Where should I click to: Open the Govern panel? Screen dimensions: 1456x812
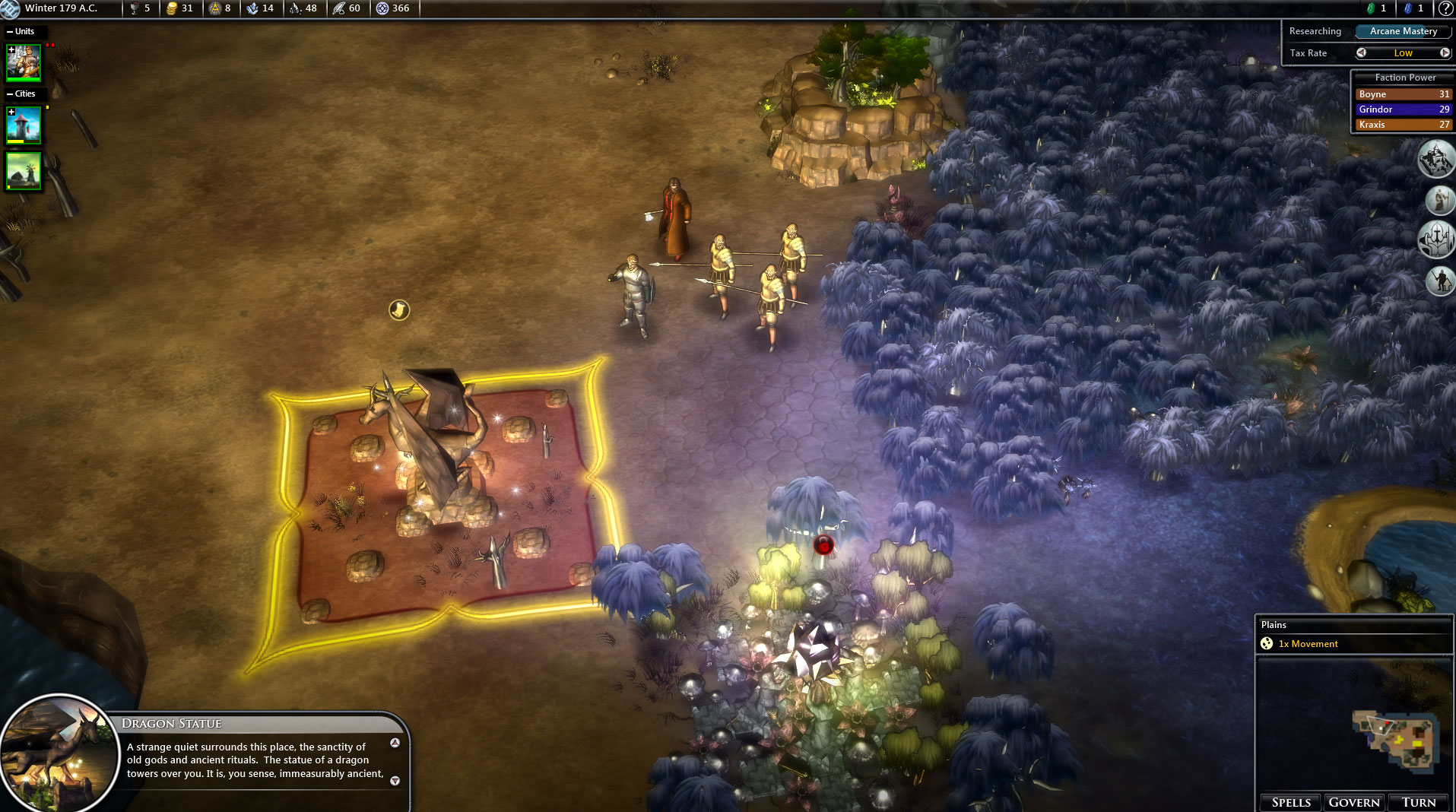point(1353,802)
